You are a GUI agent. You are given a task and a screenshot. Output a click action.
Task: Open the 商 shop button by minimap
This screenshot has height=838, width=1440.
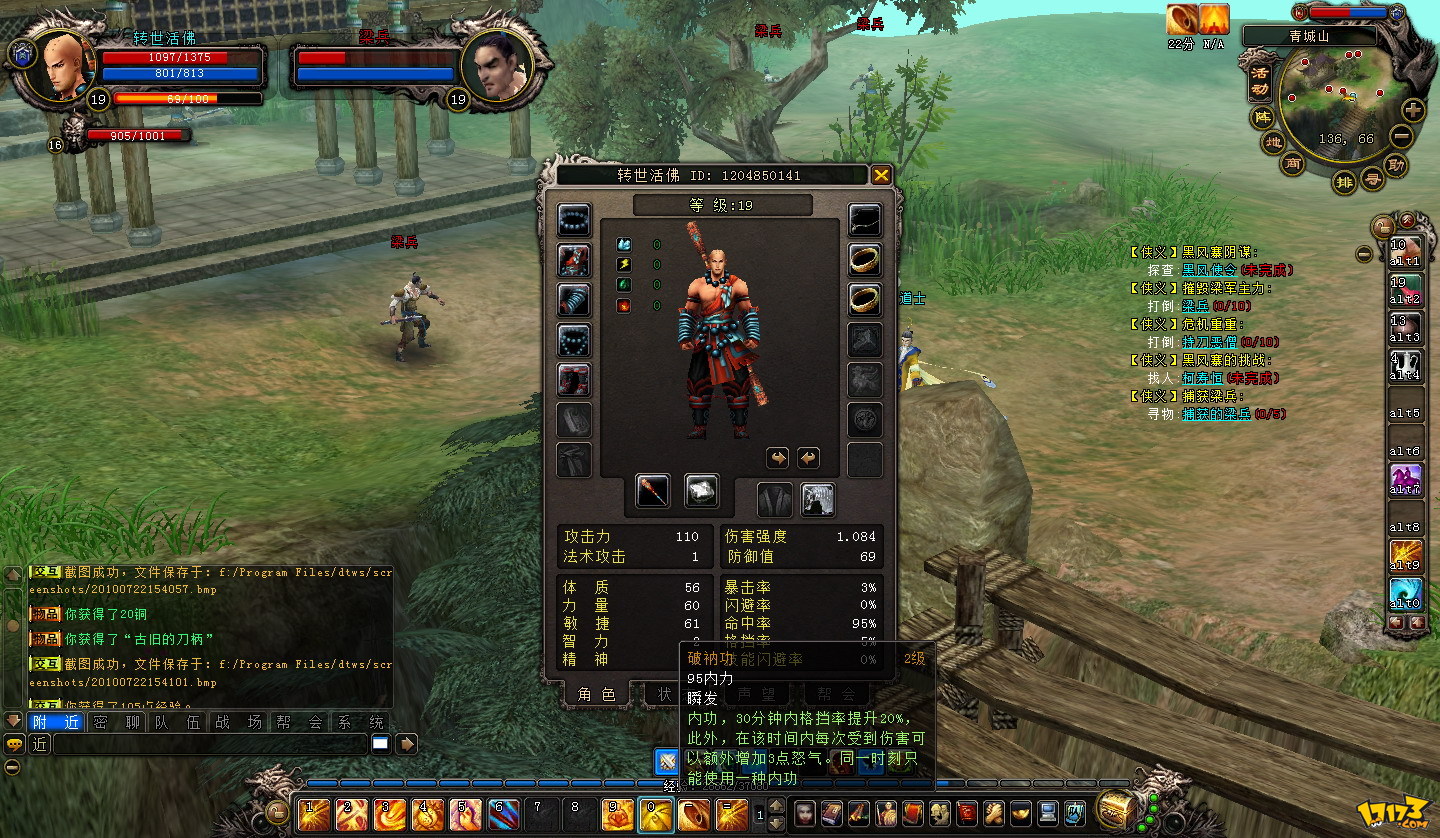1293,164
